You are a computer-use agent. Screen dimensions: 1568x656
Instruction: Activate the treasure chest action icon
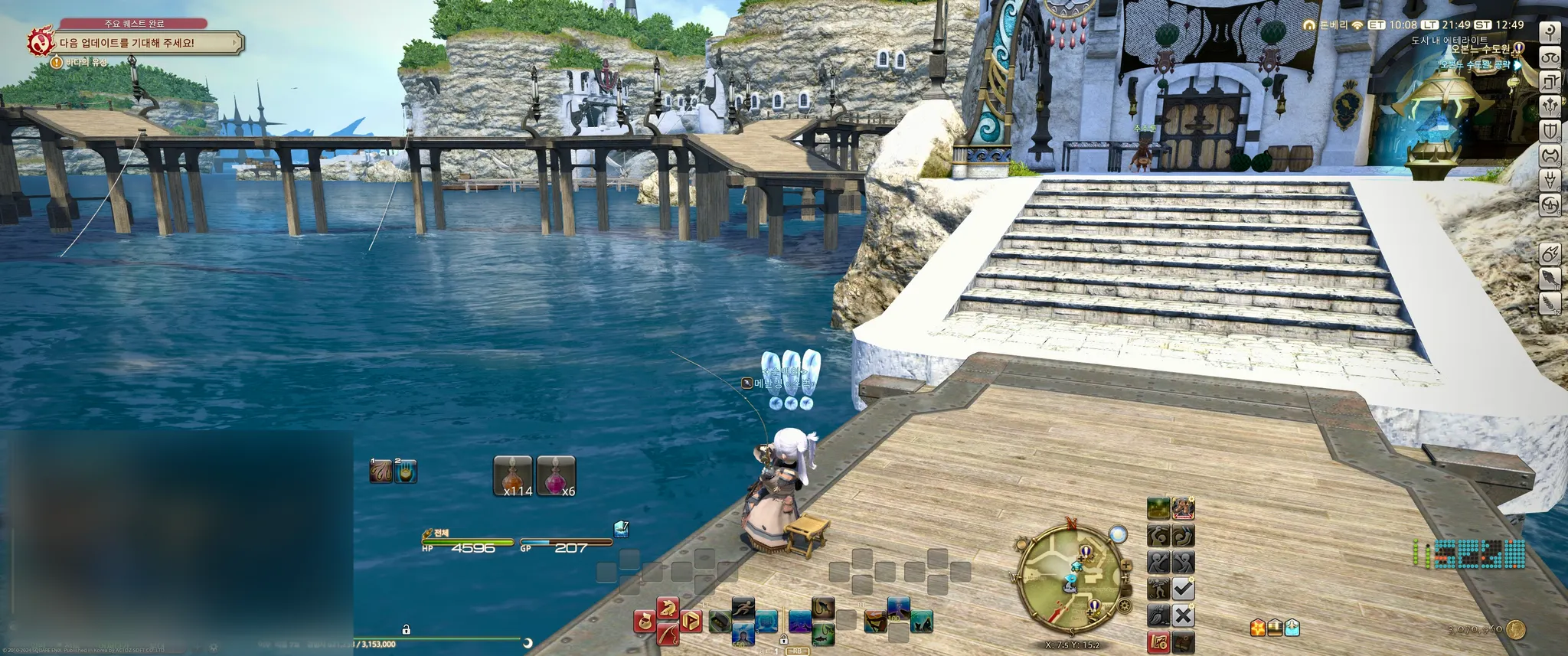pyautogui.click(x=1275, y=628)
